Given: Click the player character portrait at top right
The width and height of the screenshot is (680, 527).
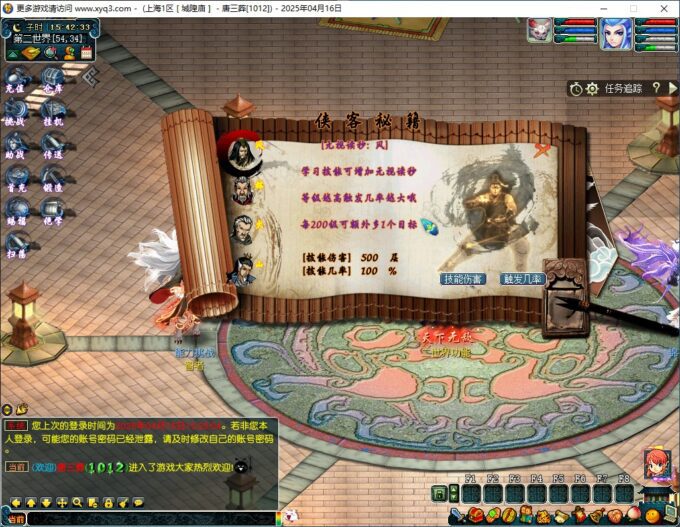Looking at the screenshot, I should coord(615,34).
